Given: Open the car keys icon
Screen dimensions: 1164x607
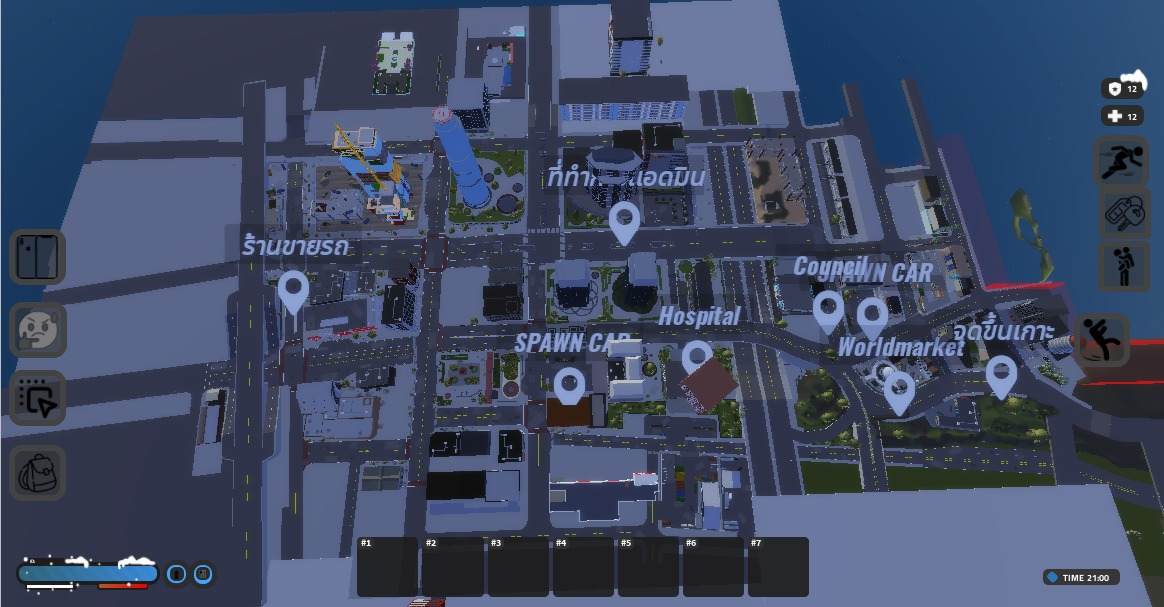Looking at the screenshot, I should pos(1124,213).
